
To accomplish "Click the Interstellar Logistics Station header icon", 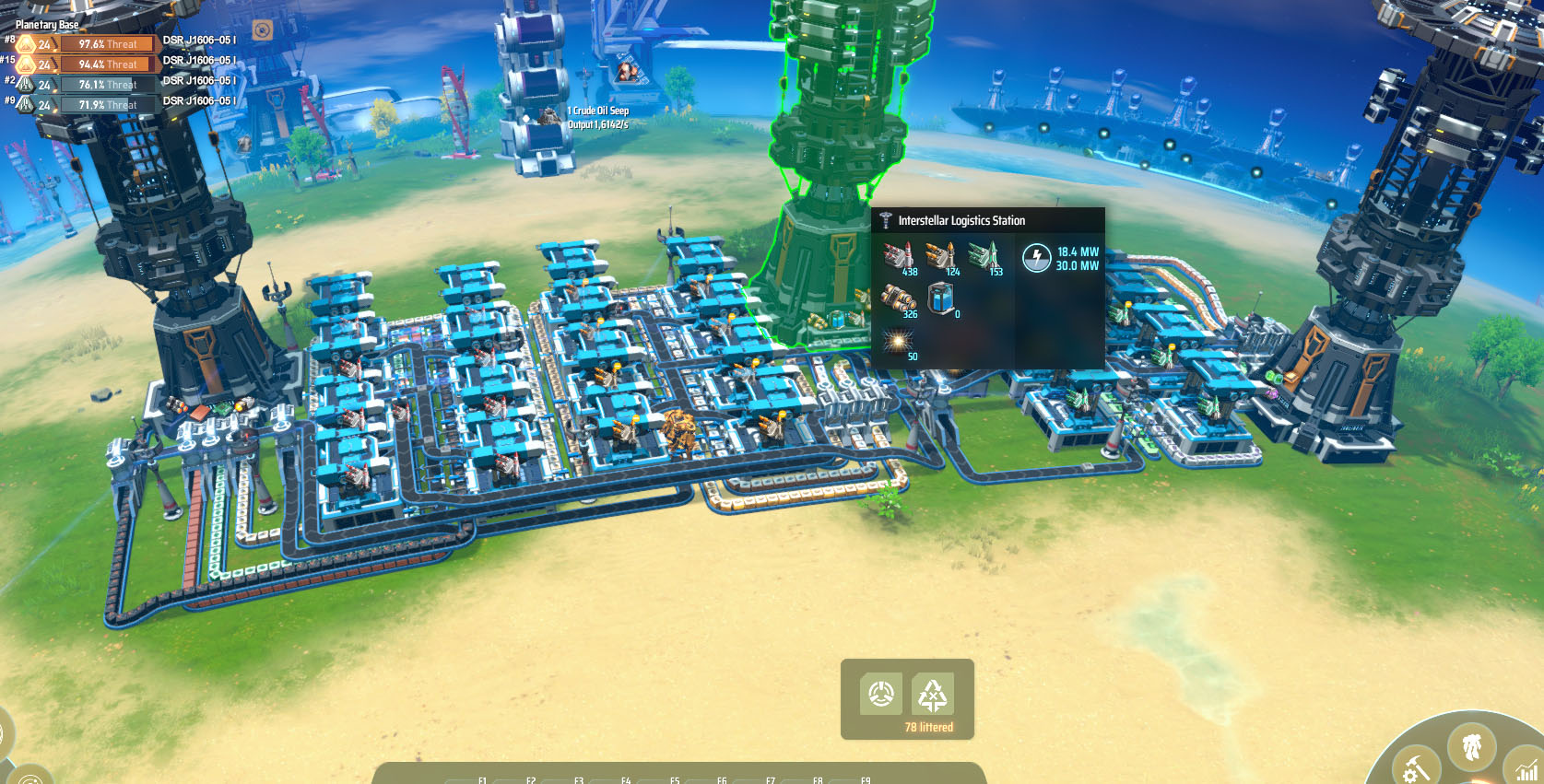I will point(886,220).
